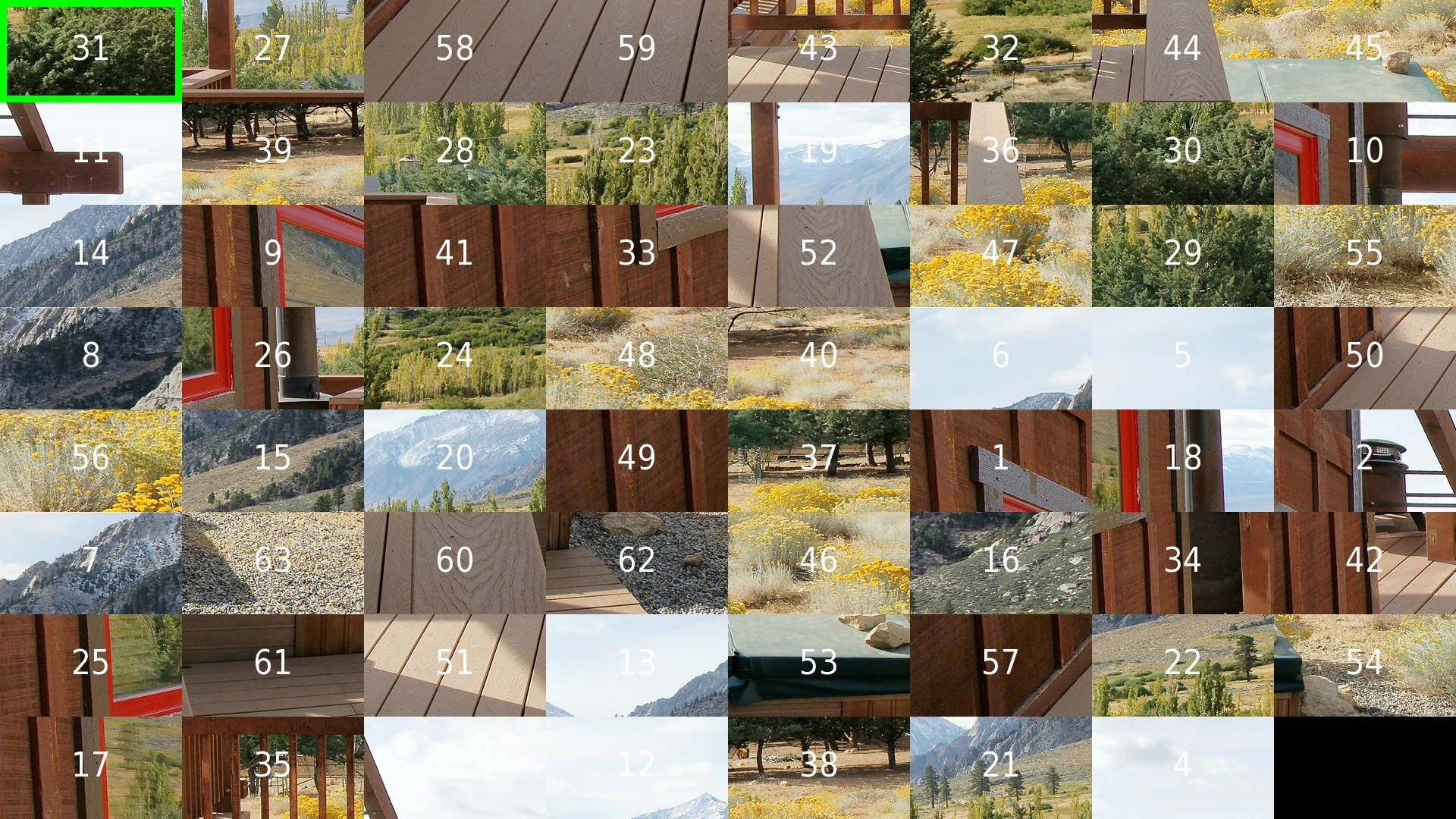
Task: Click the empty black puzzle slot
Action: point(1365,767)
